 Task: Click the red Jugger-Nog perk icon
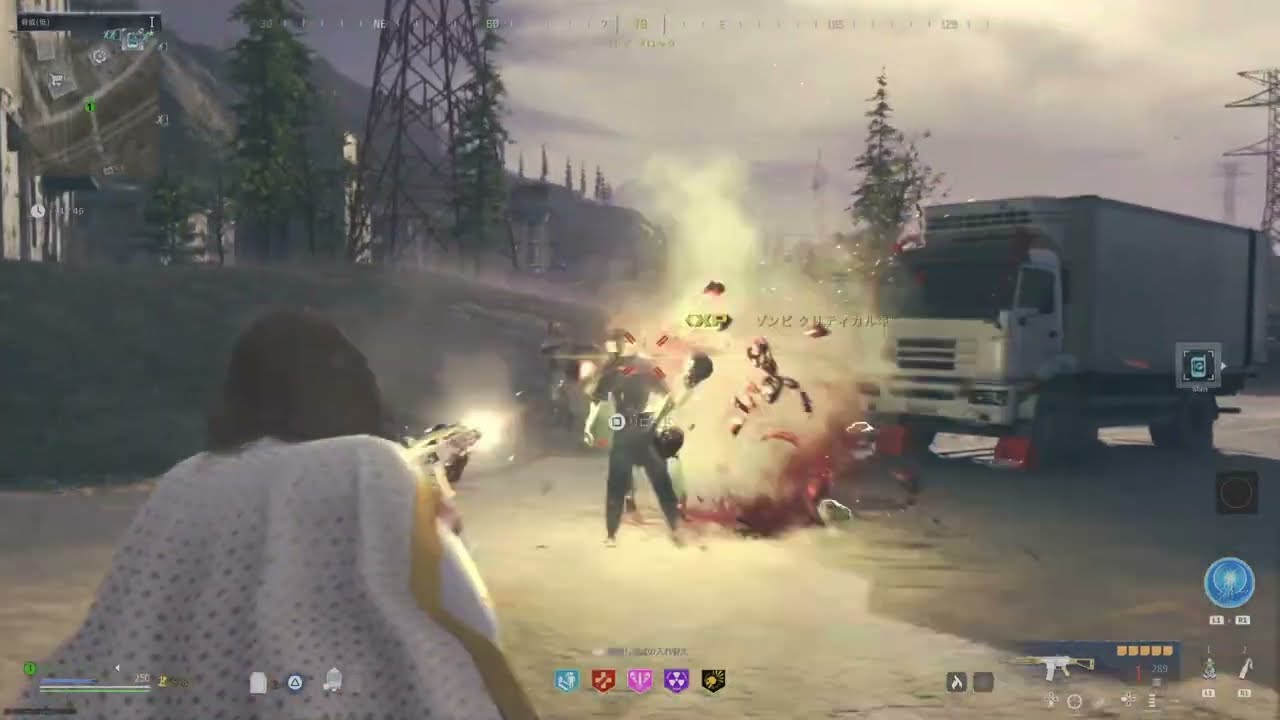604,681
